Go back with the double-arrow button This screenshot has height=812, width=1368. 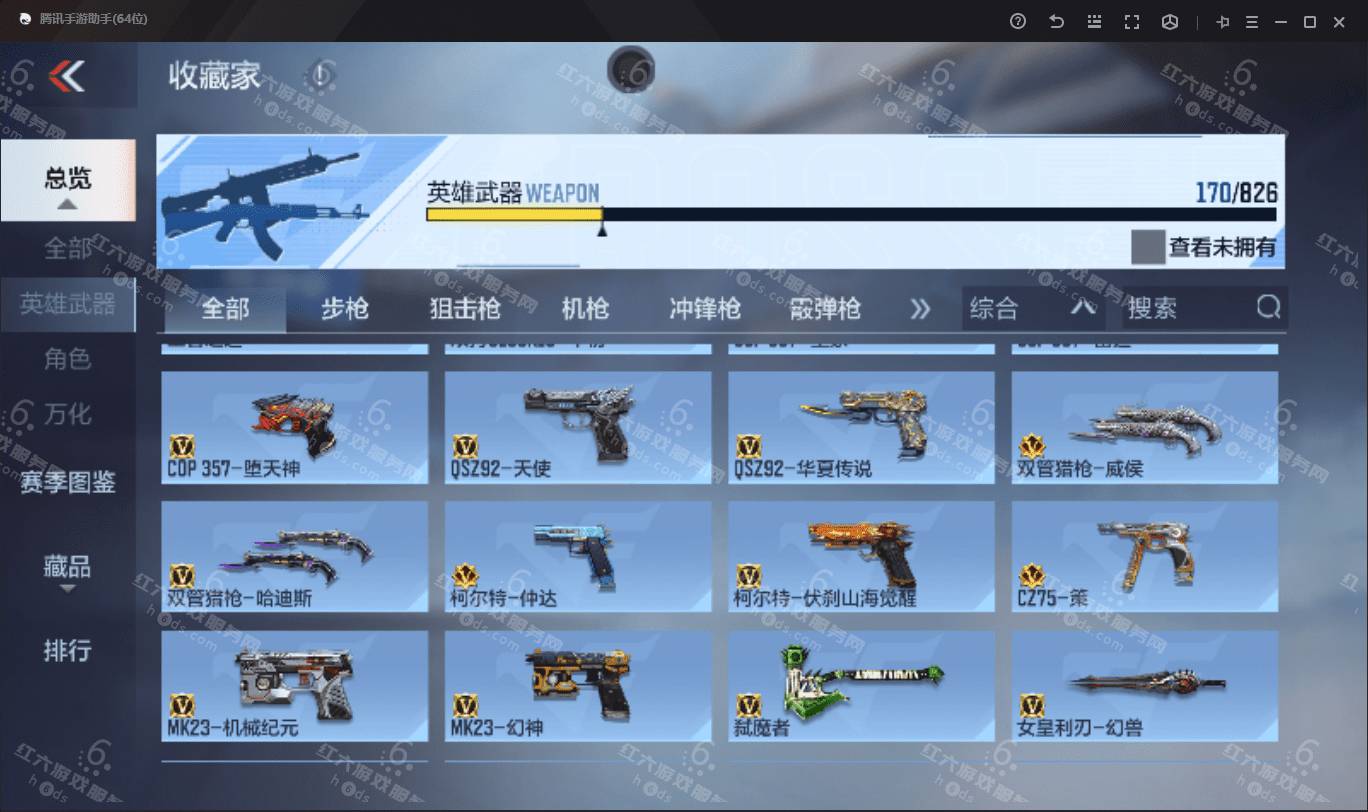coord(67,76)
